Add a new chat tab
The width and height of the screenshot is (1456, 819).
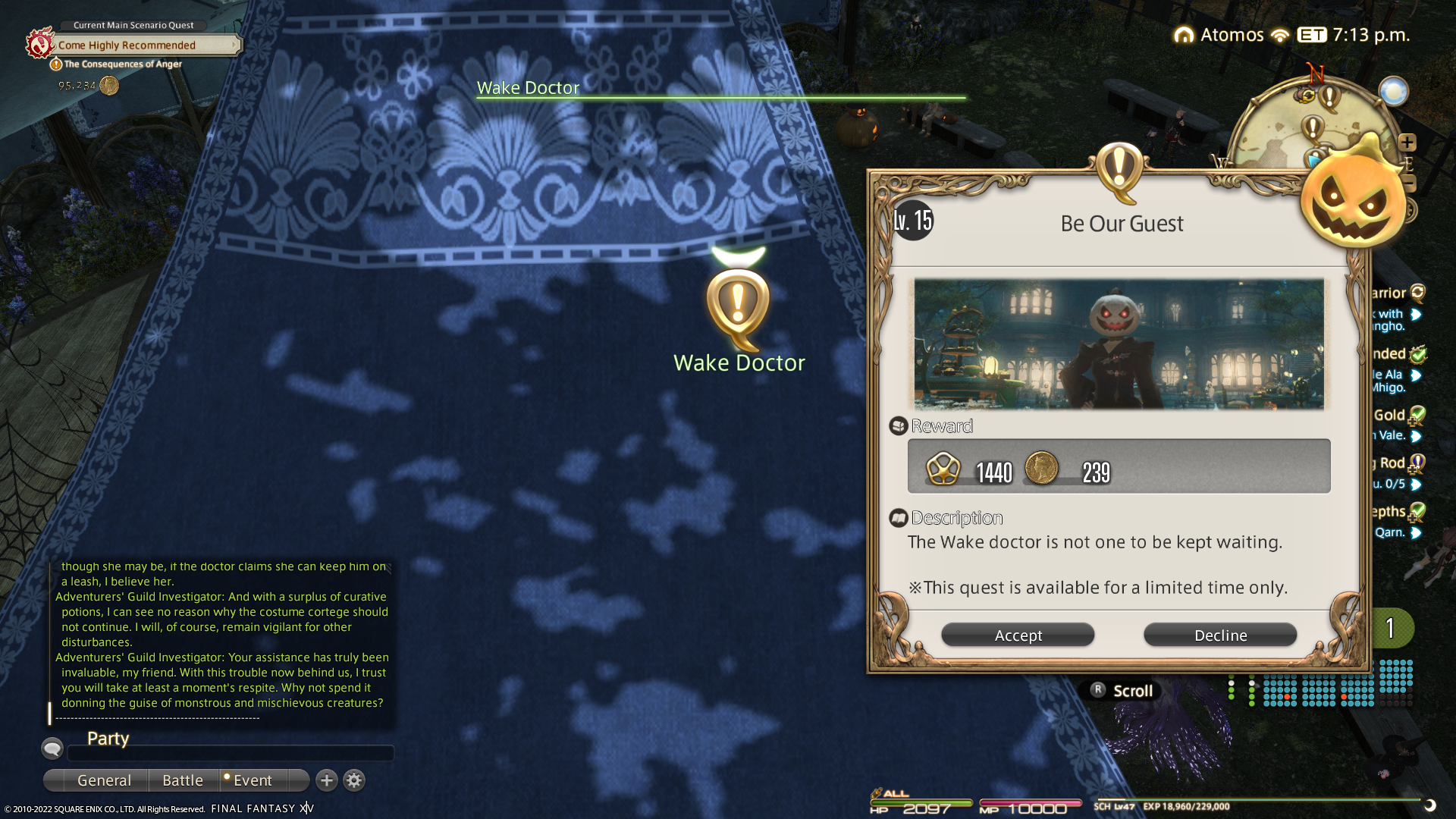327,780
